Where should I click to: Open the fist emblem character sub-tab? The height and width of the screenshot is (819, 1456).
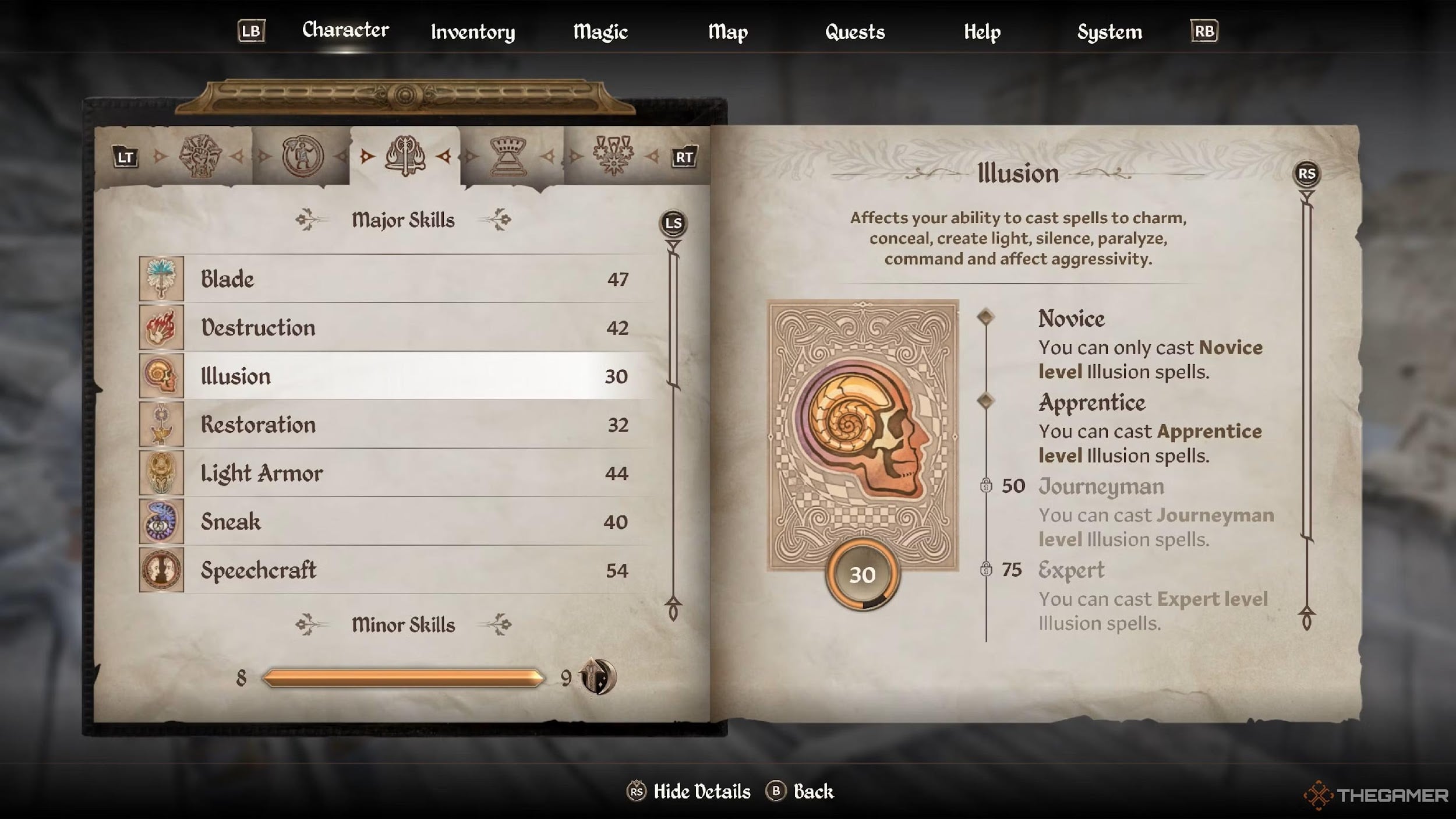click(200, 156)
